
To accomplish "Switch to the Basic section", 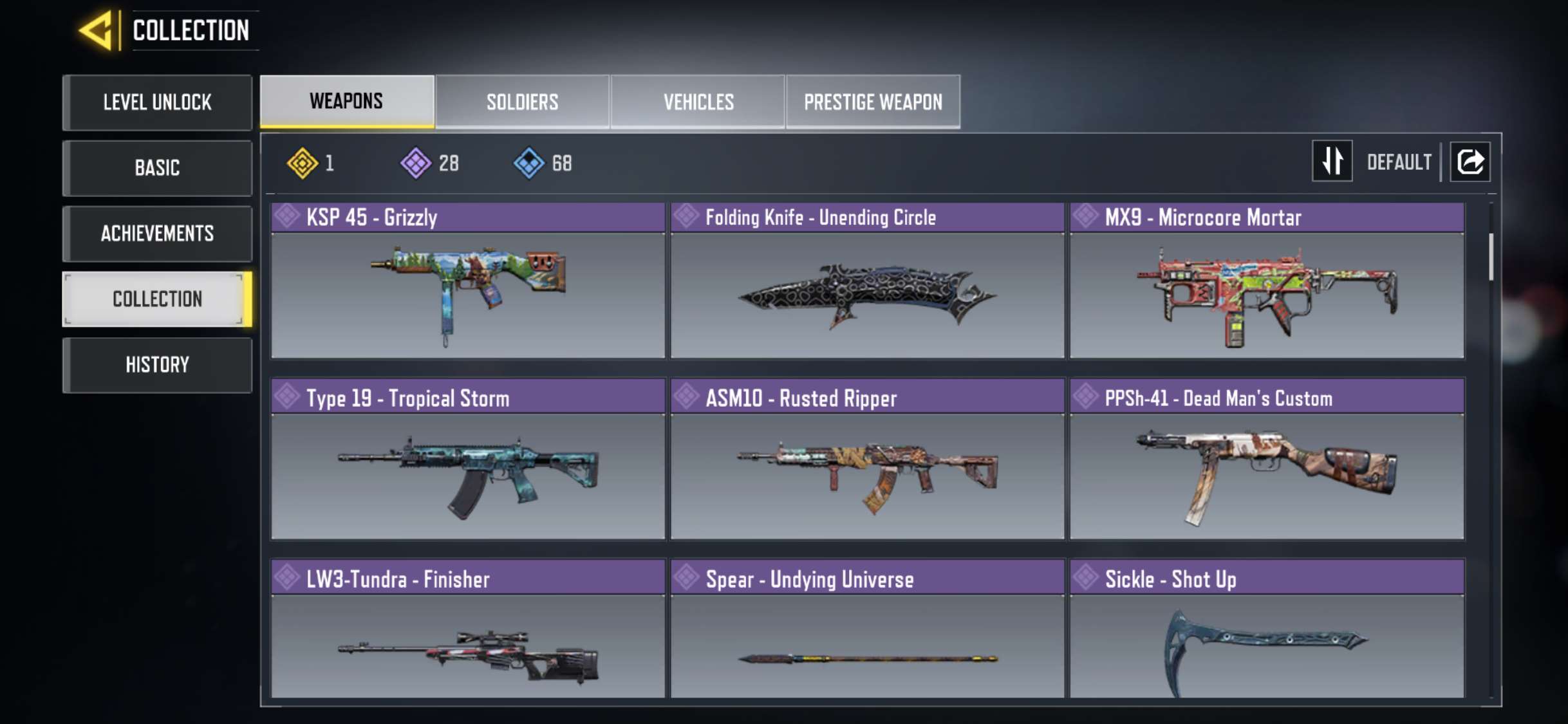I will click(157, 168).
